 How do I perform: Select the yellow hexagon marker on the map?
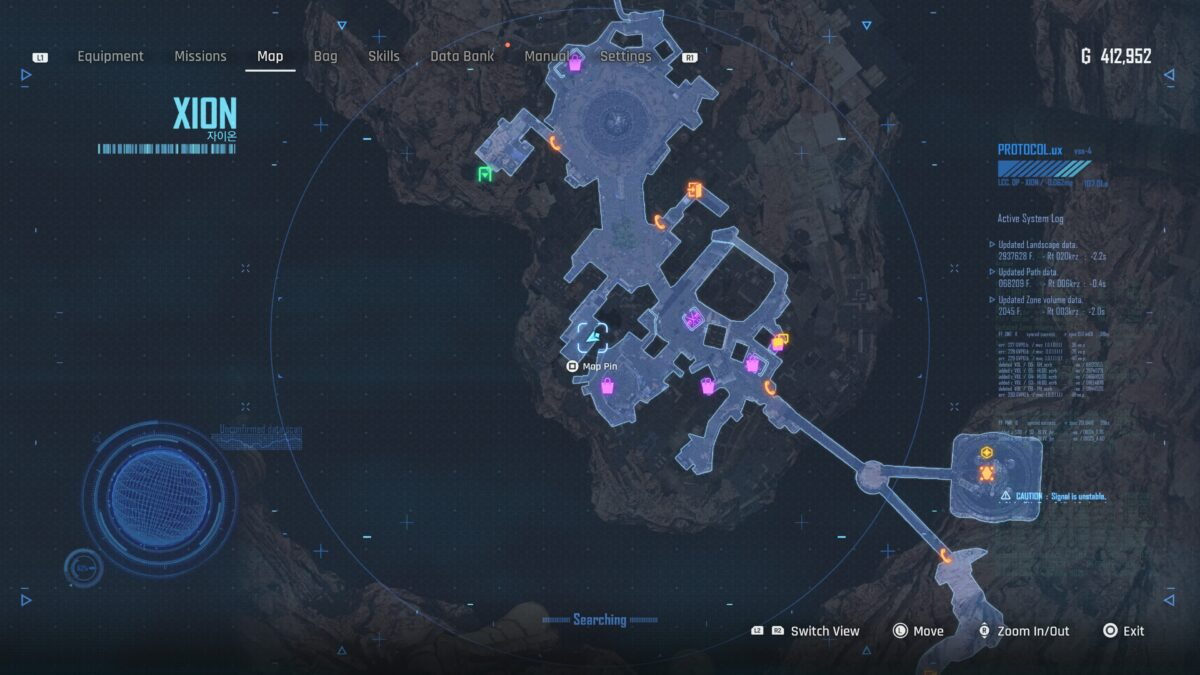(987, 453)
